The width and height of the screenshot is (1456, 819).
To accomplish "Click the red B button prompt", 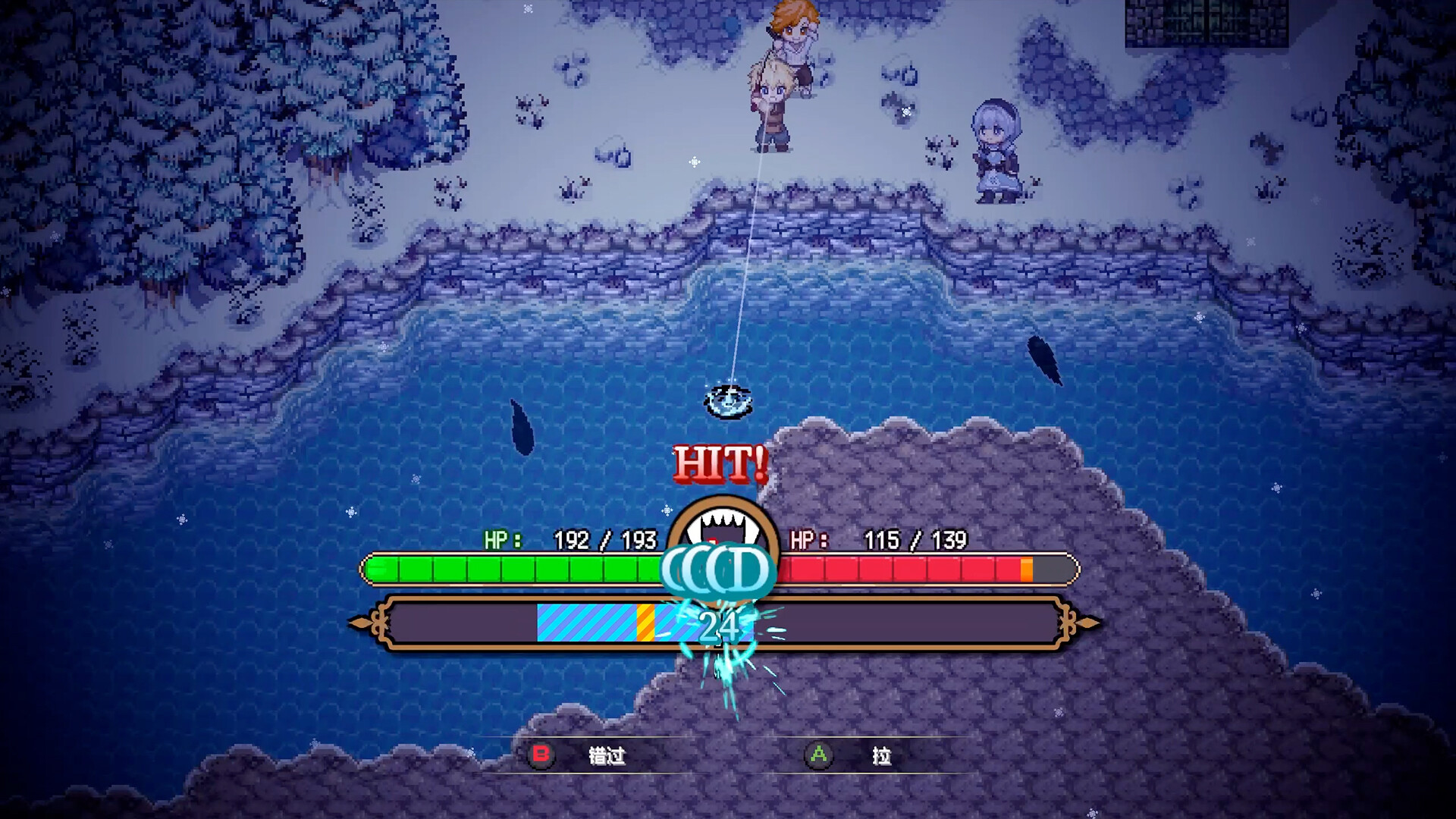I will tap(541, 755).
